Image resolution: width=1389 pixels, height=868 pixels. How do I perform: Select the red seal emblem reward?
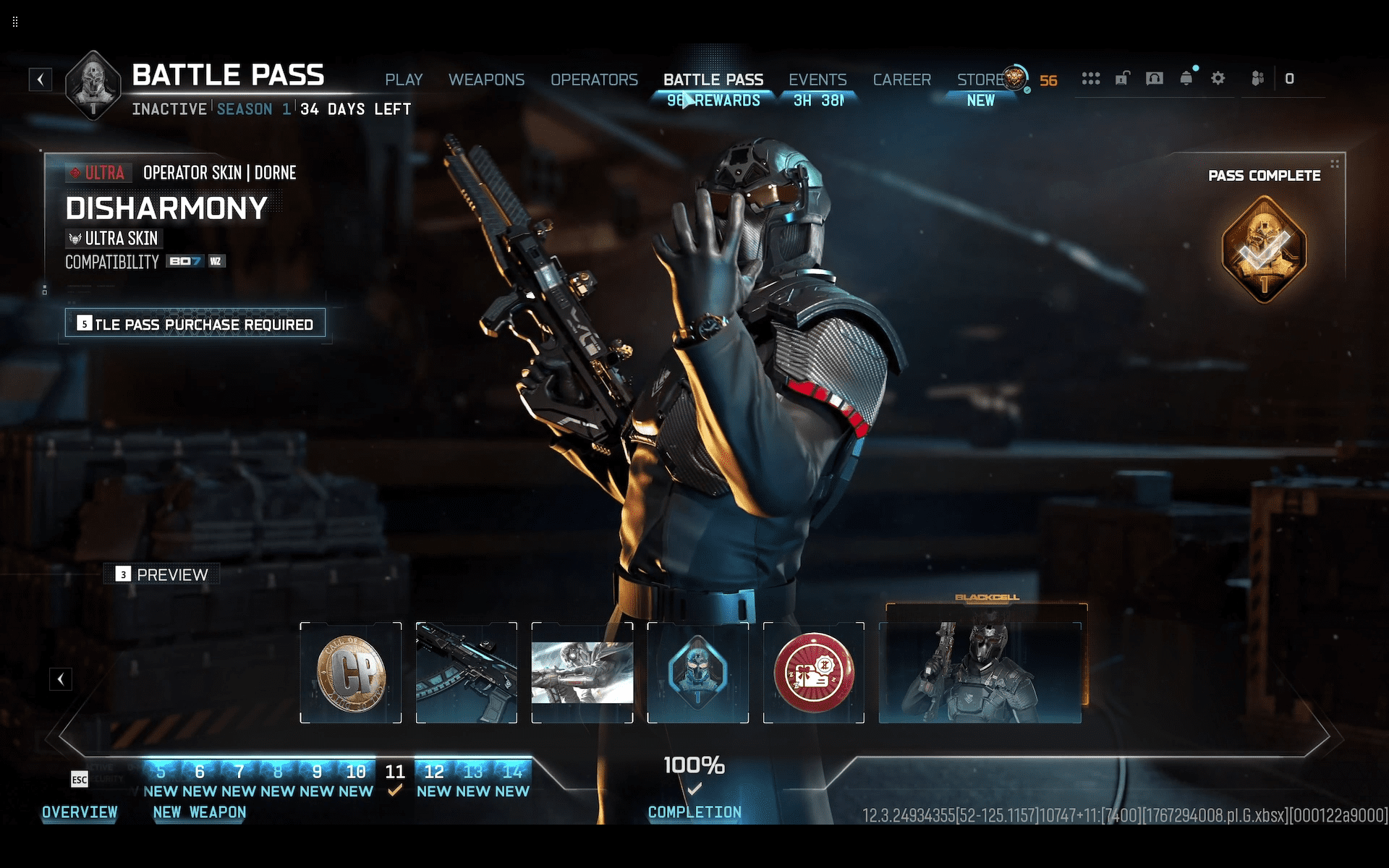pyautogui.click(x=814, y=673)
